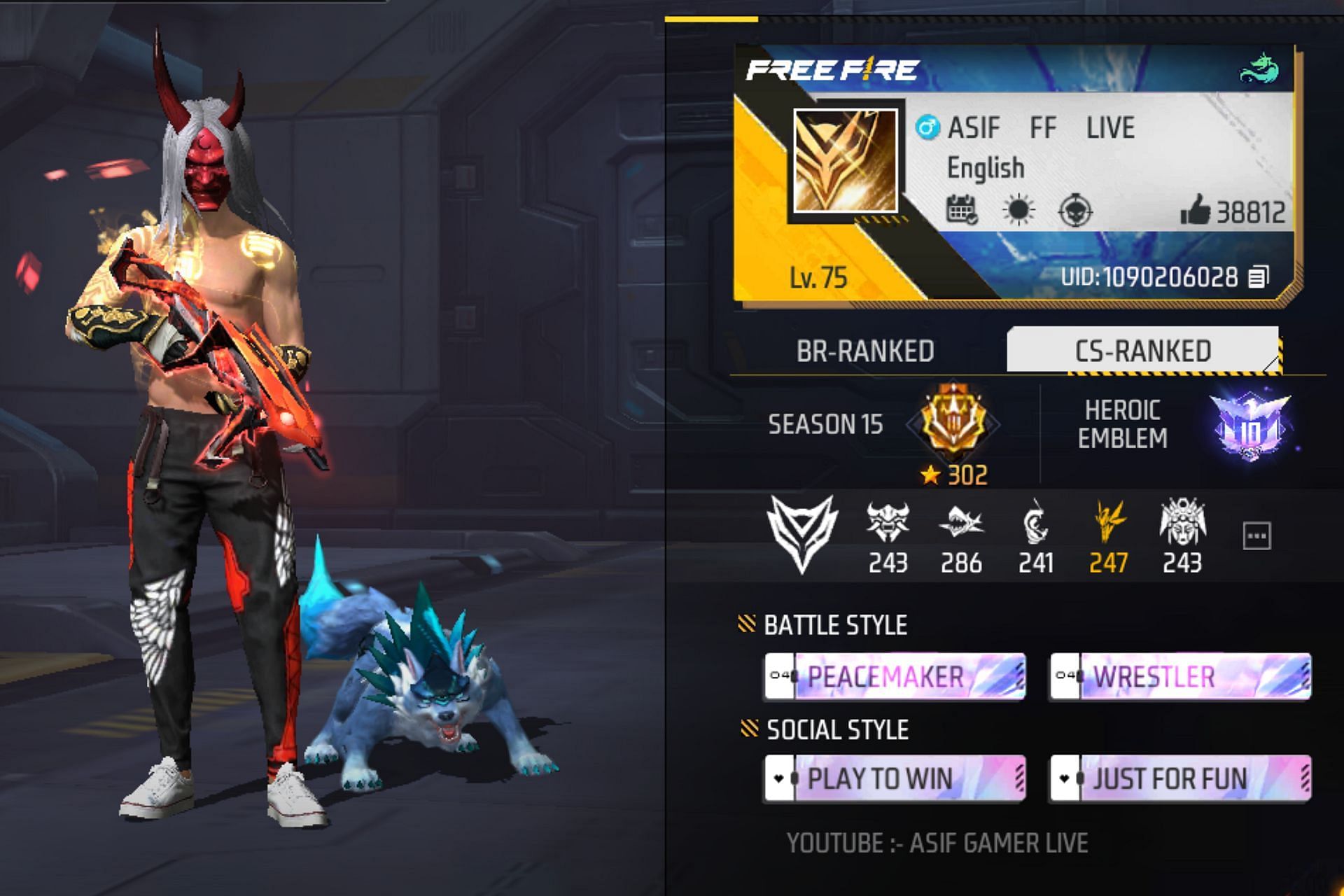
Task: Select the CS-RANKED tab
Action: click(1142, 351)
